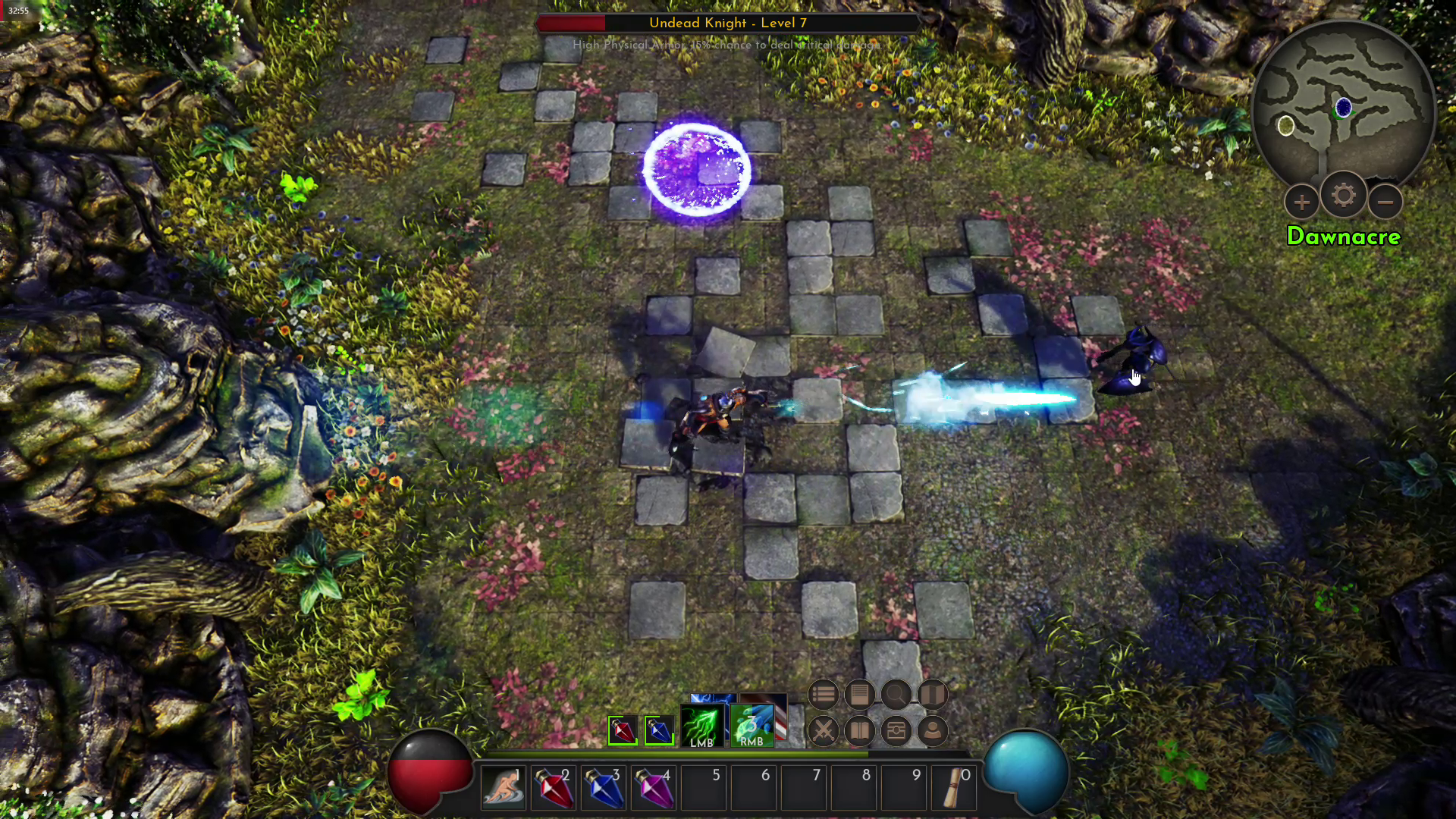Zoom out the minimap with minus button
The height and width of the screenshot is (819, 1456).
[x=1385, y=202]
